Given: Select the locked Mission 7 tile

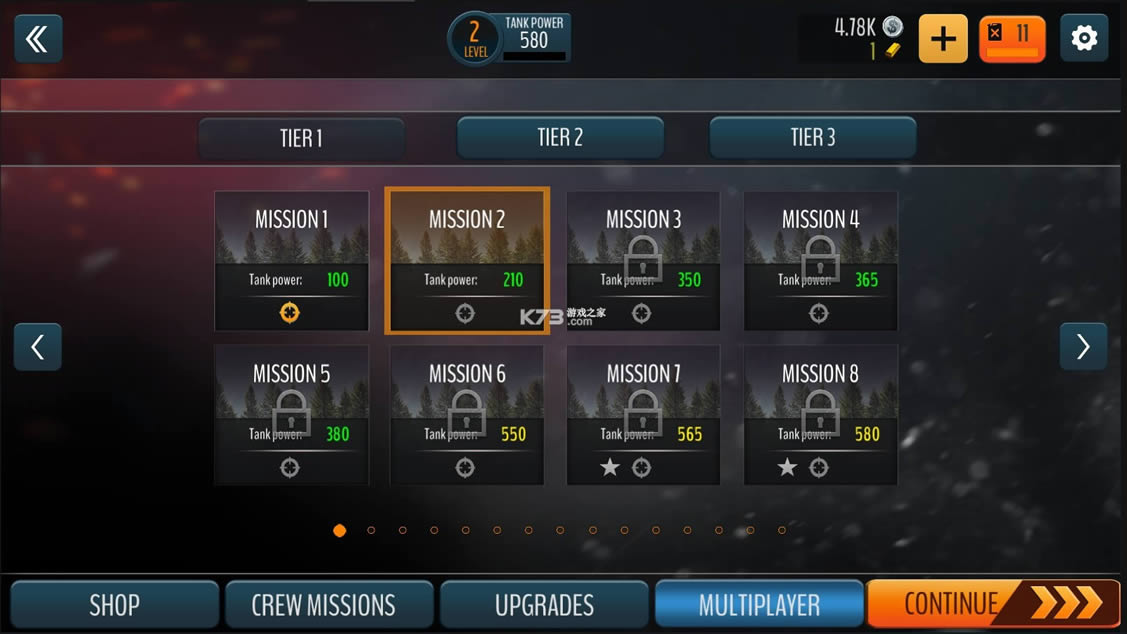Looking at the screenshot, I should (x=643, y=415).
